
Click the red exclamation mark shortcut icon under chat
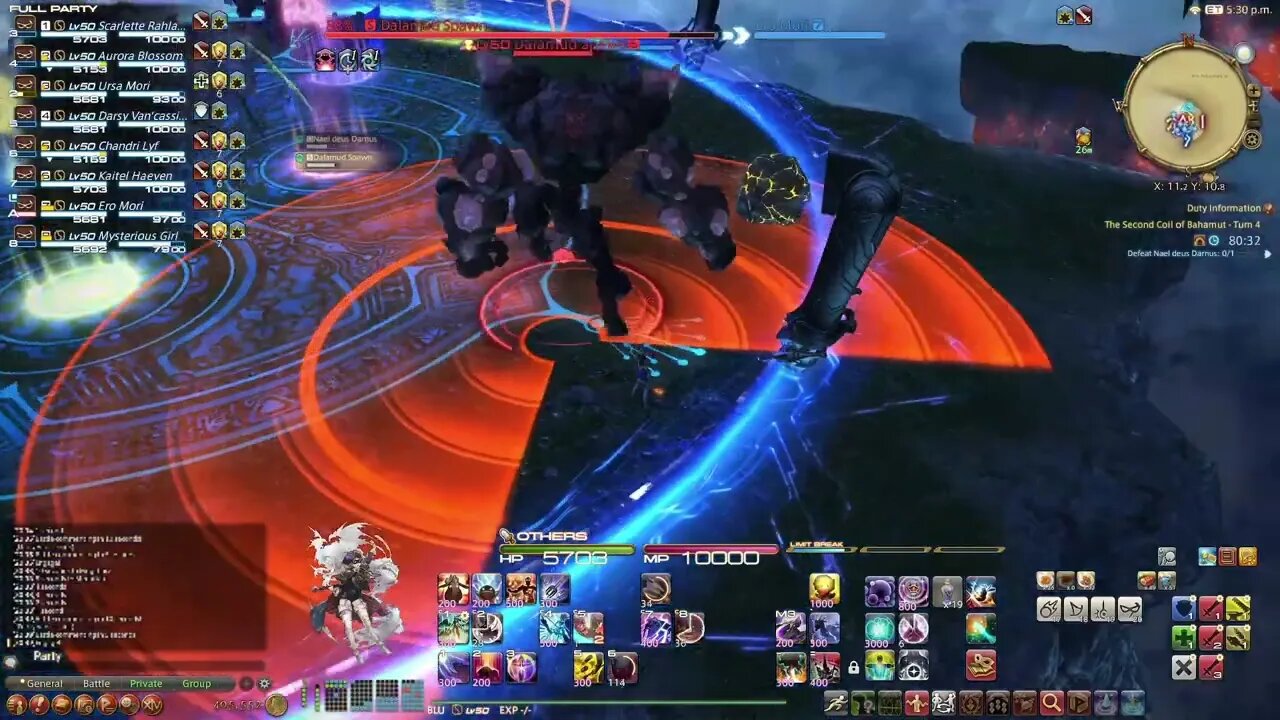click(x=40, y=704)
